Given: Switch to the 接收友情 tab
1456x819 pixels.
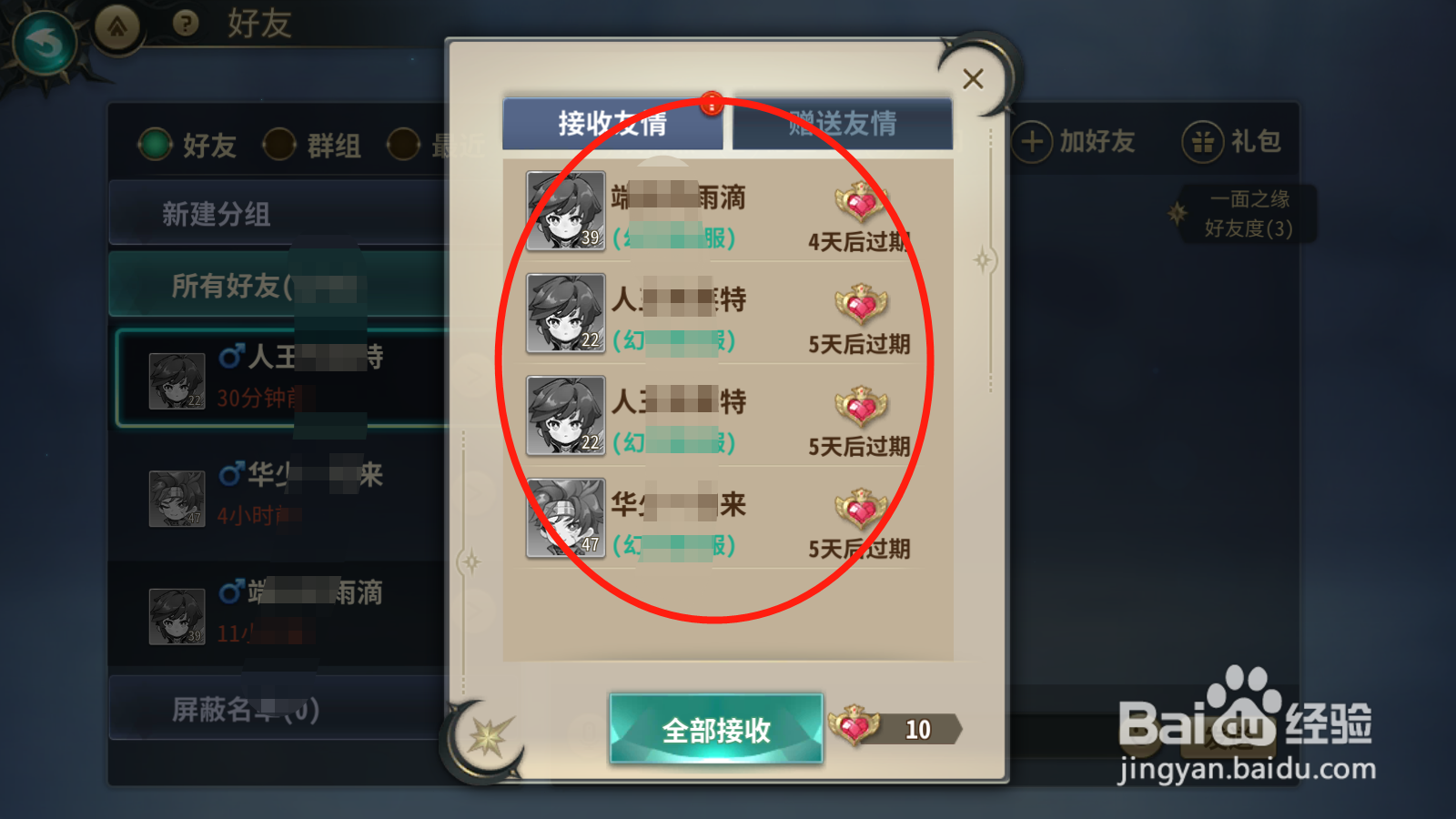Looking at the screenshot, I should click(x=612, y=120).
